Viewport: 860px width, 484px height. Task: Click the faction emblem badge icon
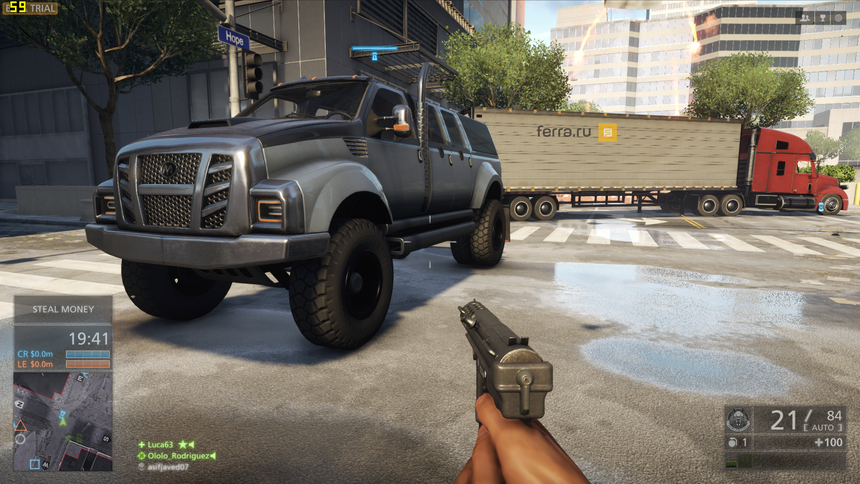(x=738, y=419)
